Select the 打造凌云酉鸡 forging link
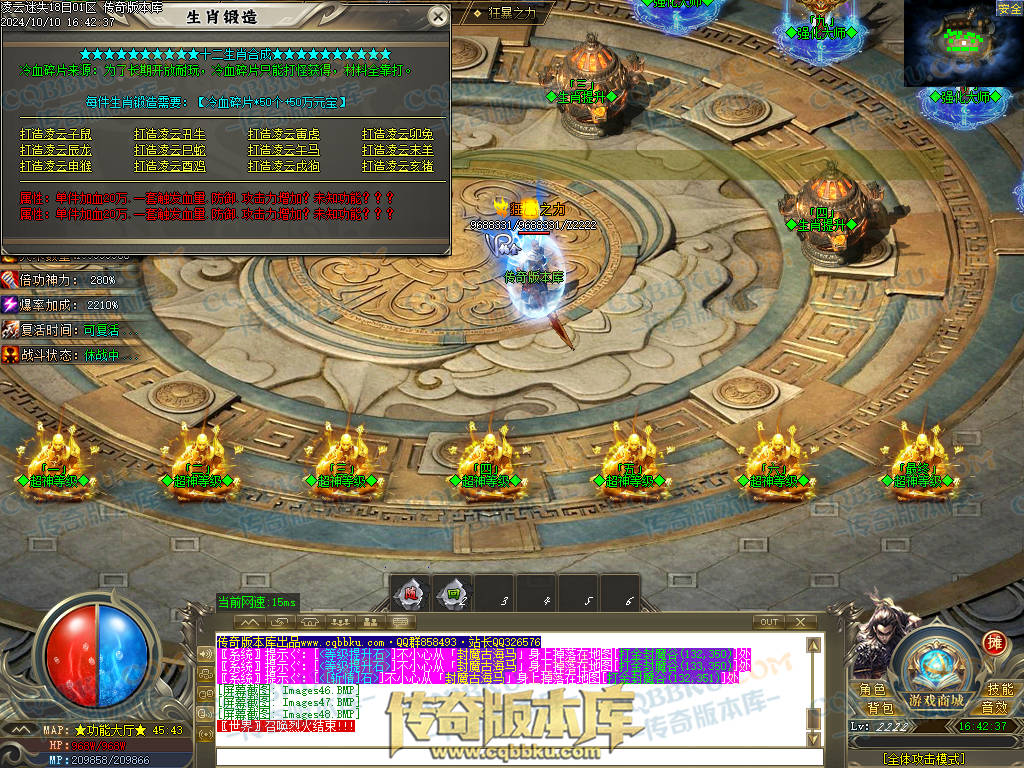Viewport: 1024px width, 768px height. point(170,166)
